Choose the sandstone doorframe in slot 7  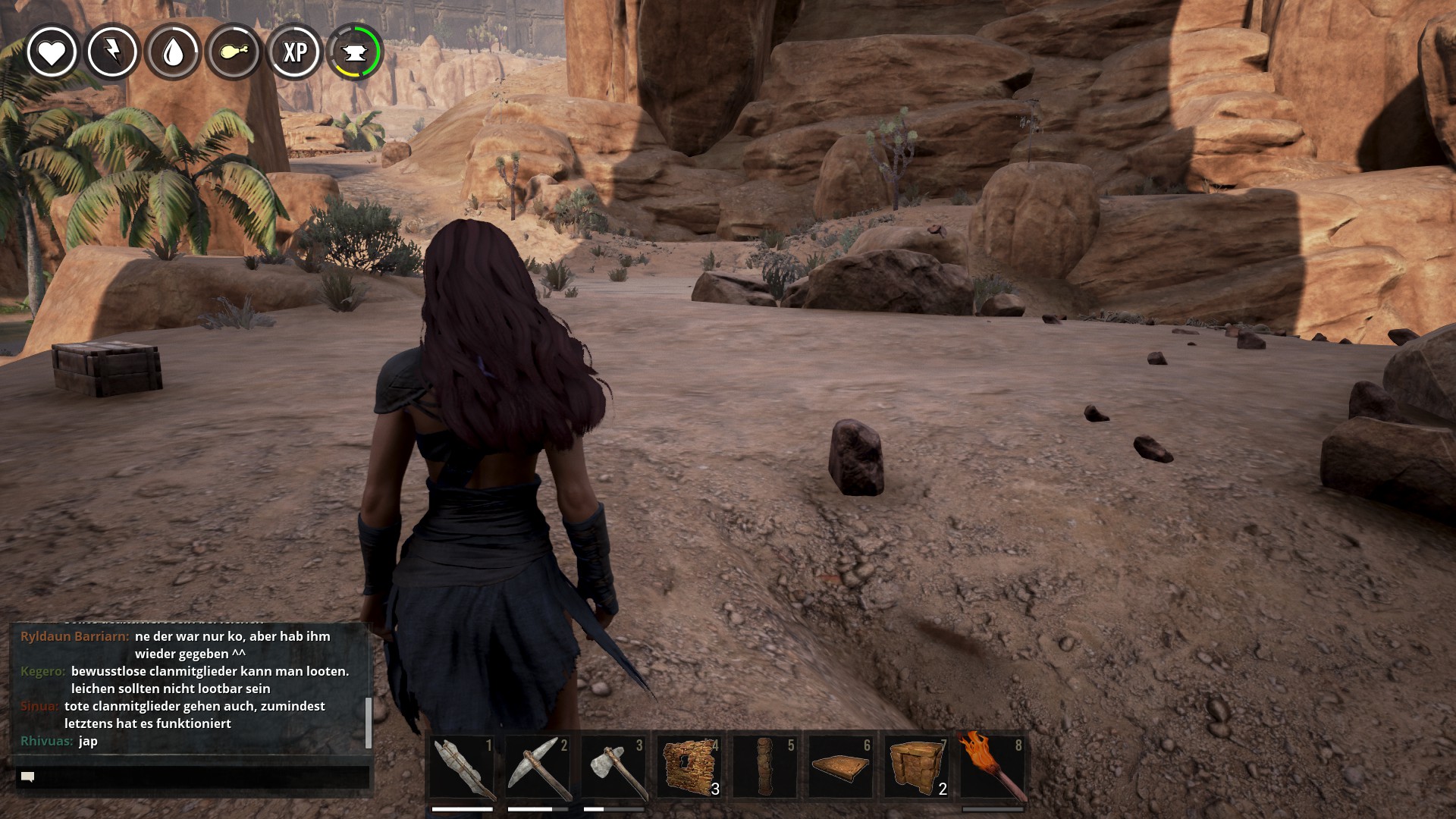[917, 767]
